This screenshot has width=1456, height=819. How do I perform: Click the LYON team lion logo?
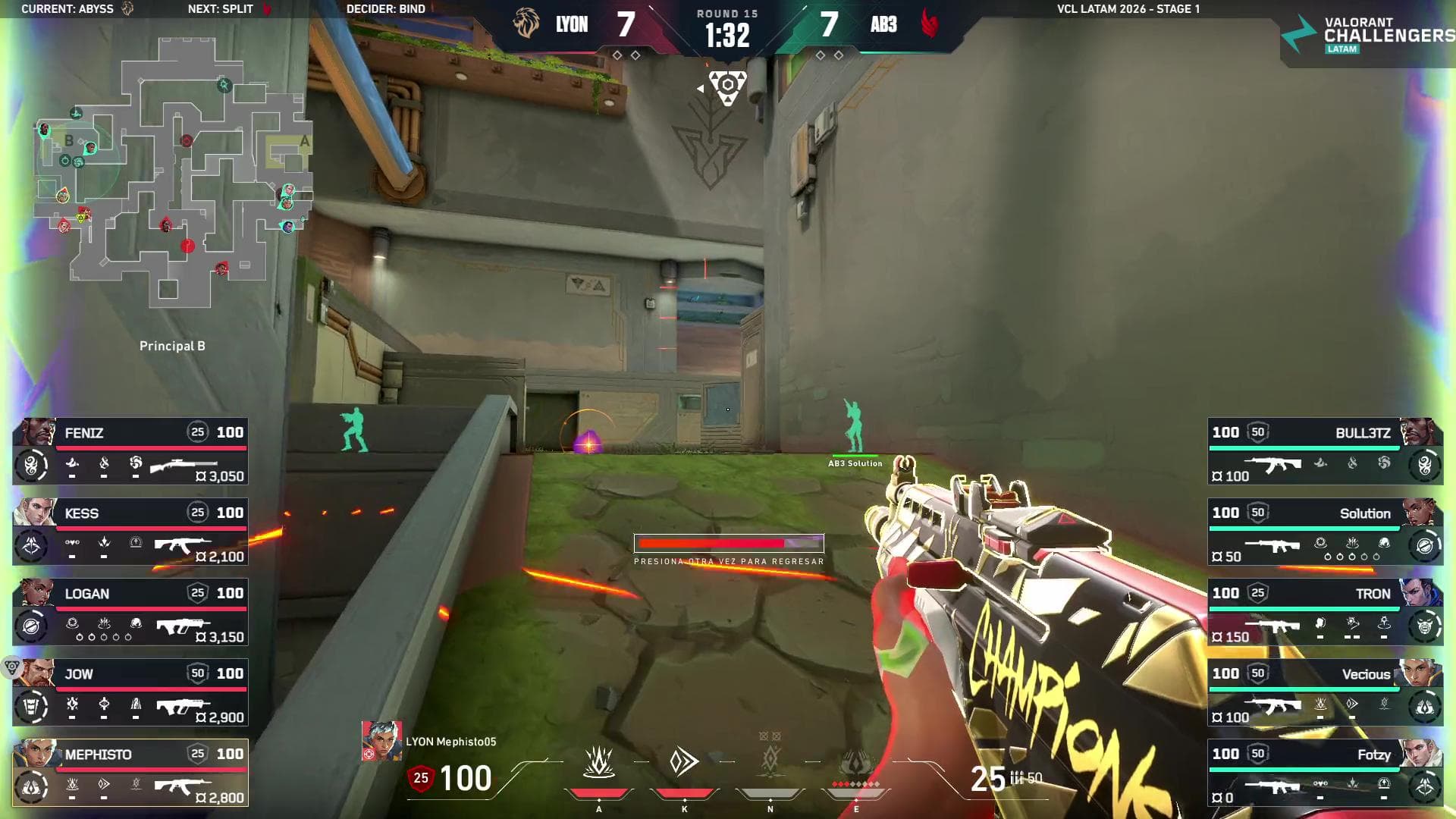click(526, 24)
